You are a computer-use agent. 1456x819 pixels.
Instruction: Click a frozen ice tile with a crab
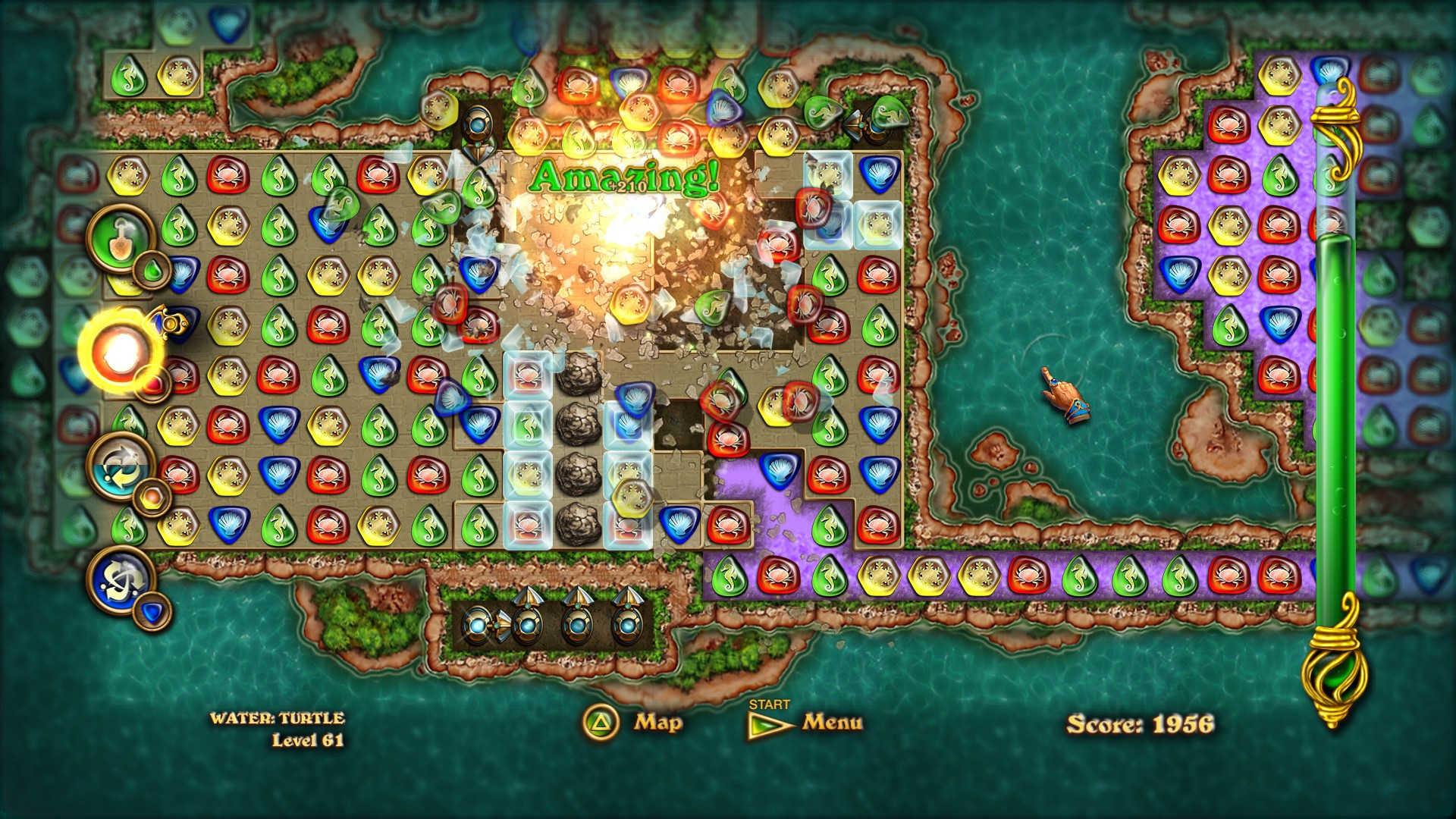tap(527, 373)
